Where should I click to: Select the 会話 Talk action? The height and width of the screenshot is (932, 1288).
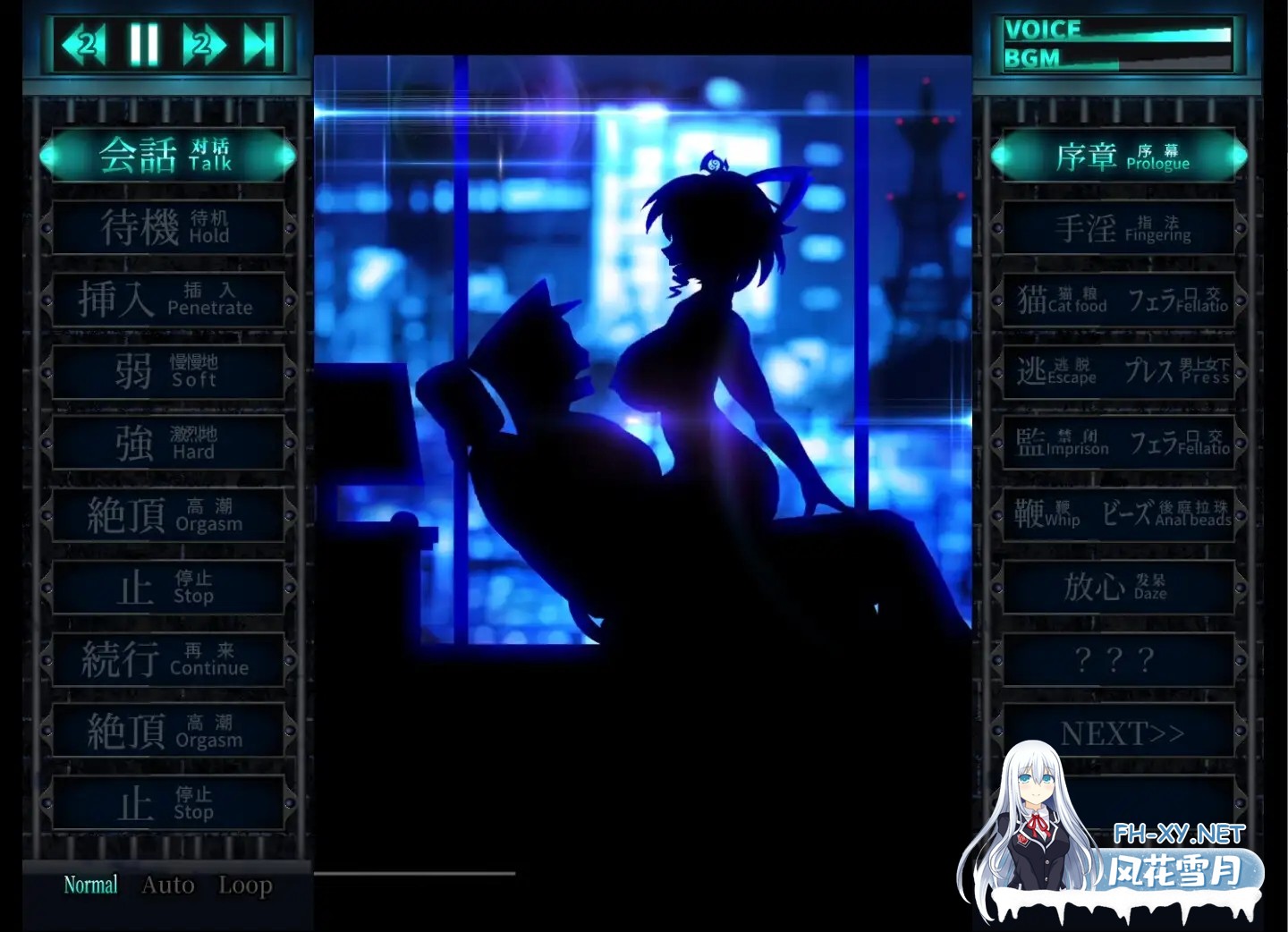[167, 155]
